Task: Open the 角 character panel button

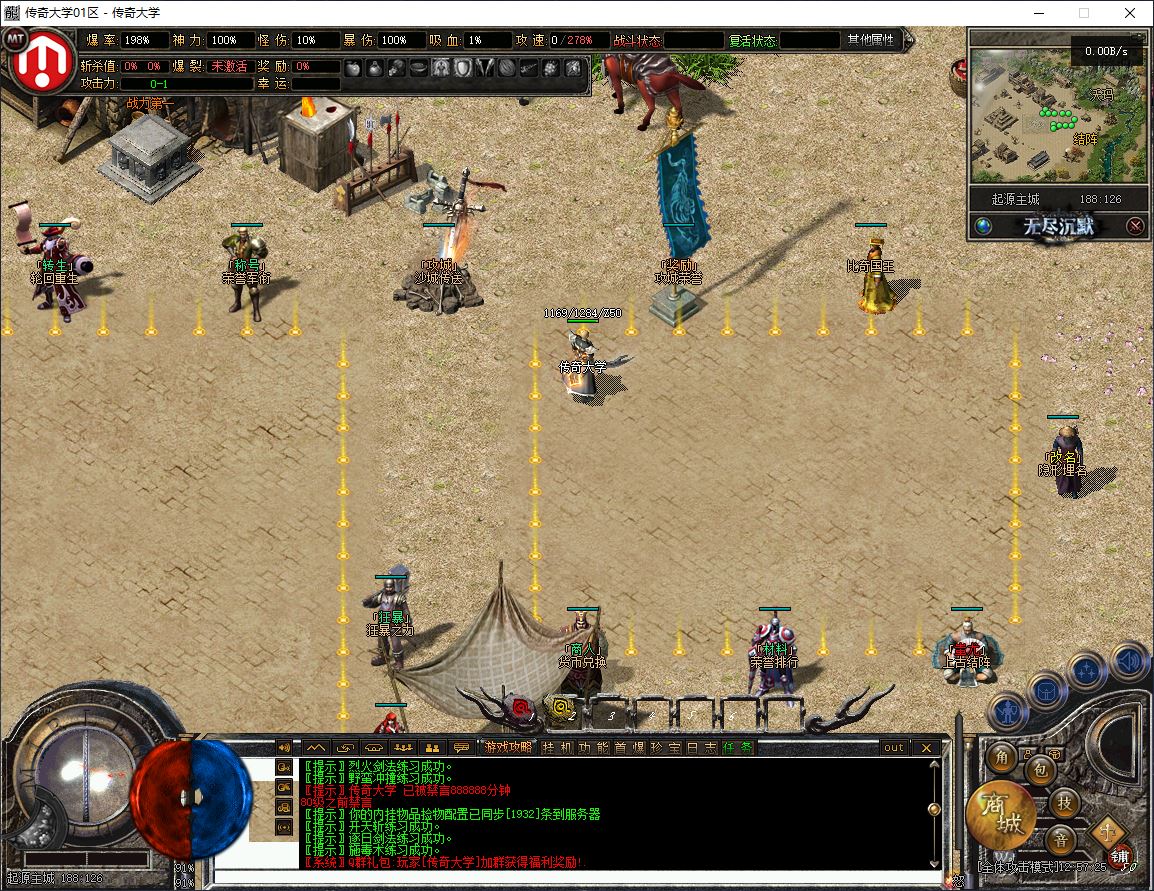Action: (x=1001, y=758)
